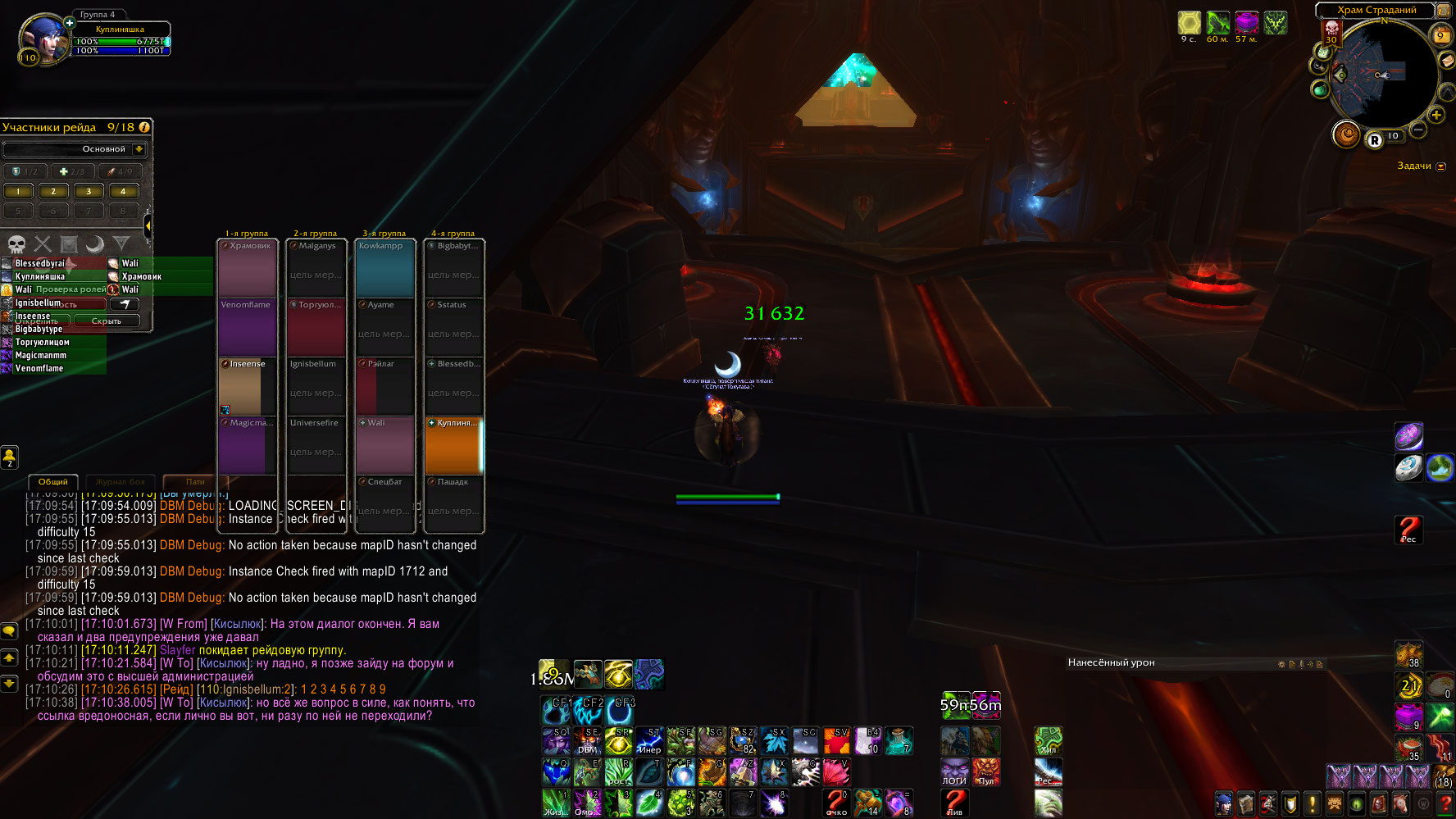Zoom in the minimap with plus button

1436,115
